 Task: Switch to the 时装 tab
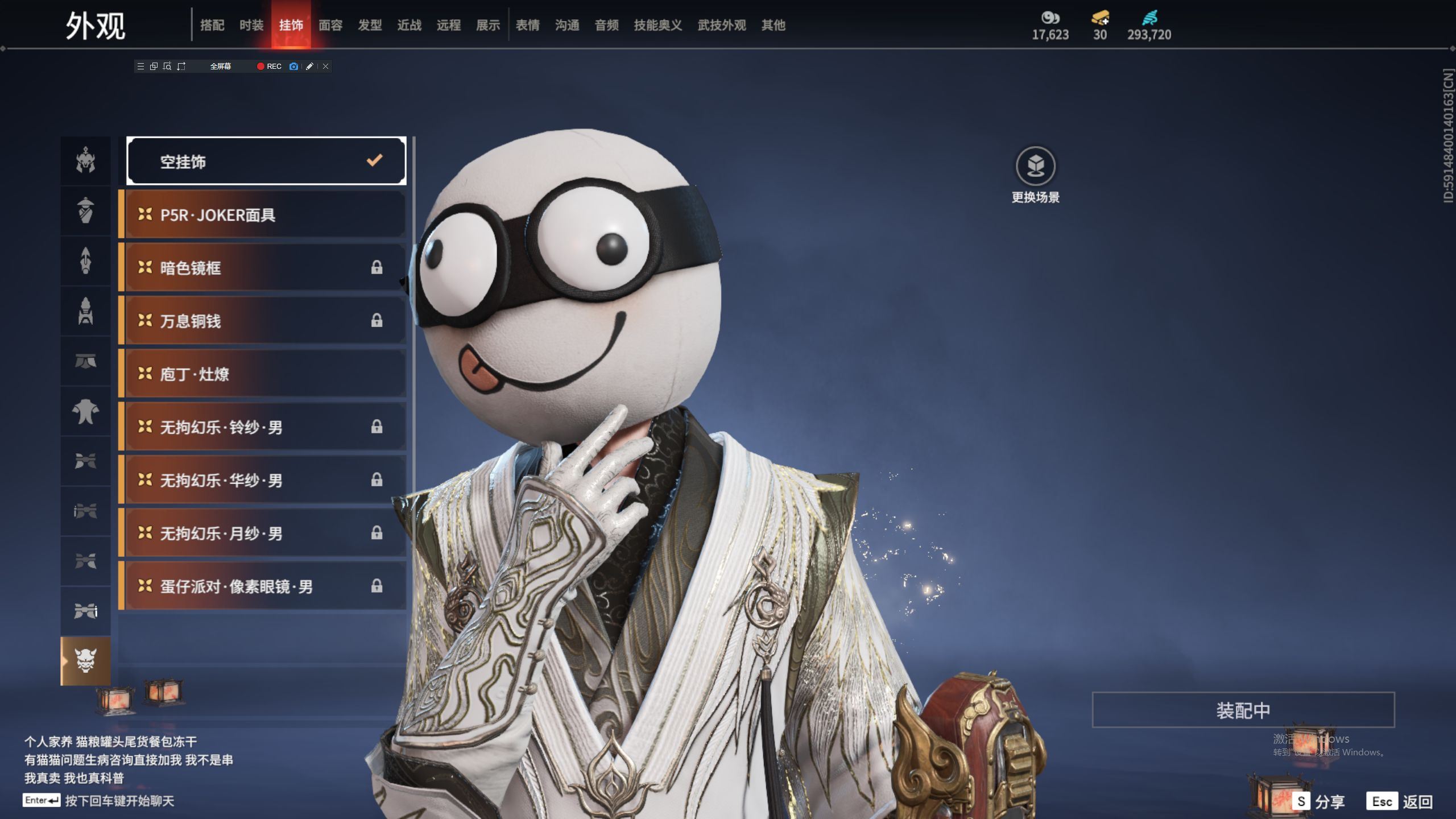click(251, 25)
